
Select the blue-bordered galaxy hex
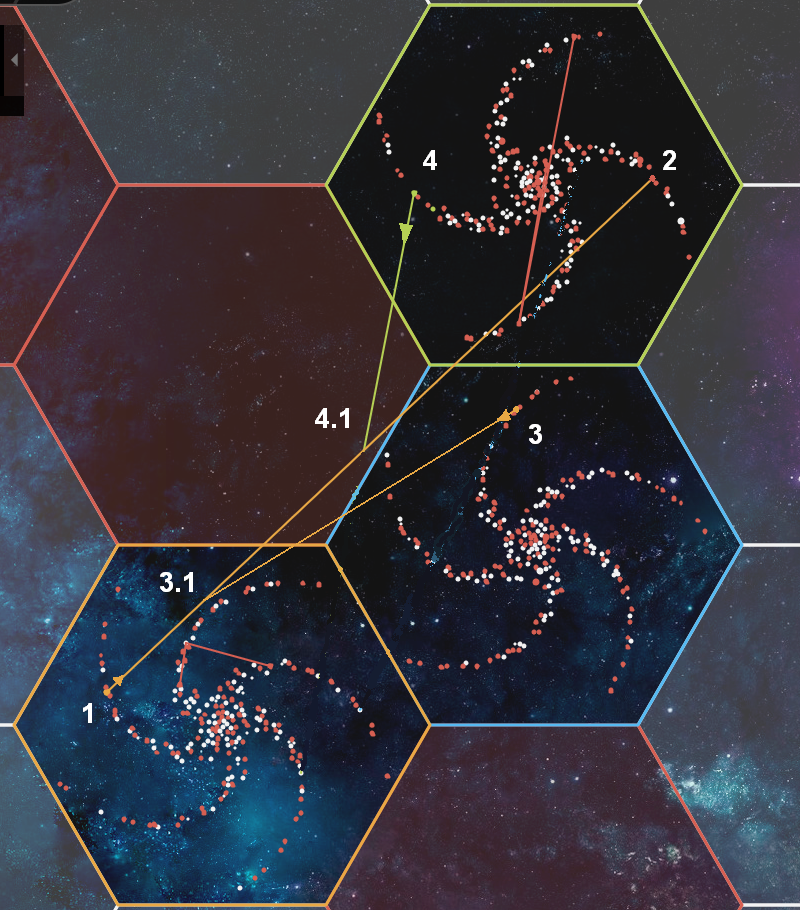534,543
